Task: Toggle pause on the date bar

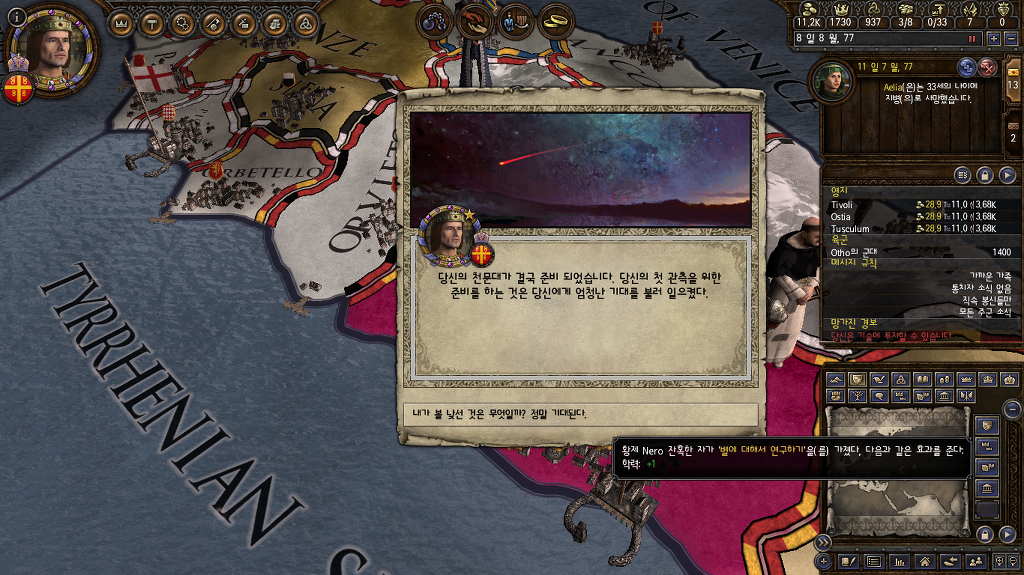Action: pyautogui.click(x=971, y=38)
